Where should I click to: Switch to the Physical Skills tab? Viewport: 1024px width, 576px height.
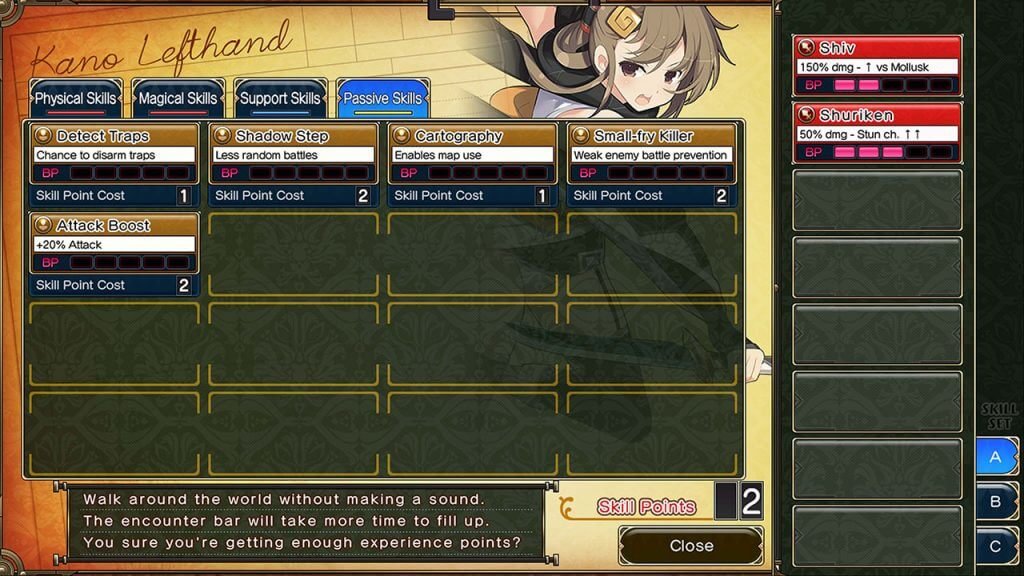point(76,99)
